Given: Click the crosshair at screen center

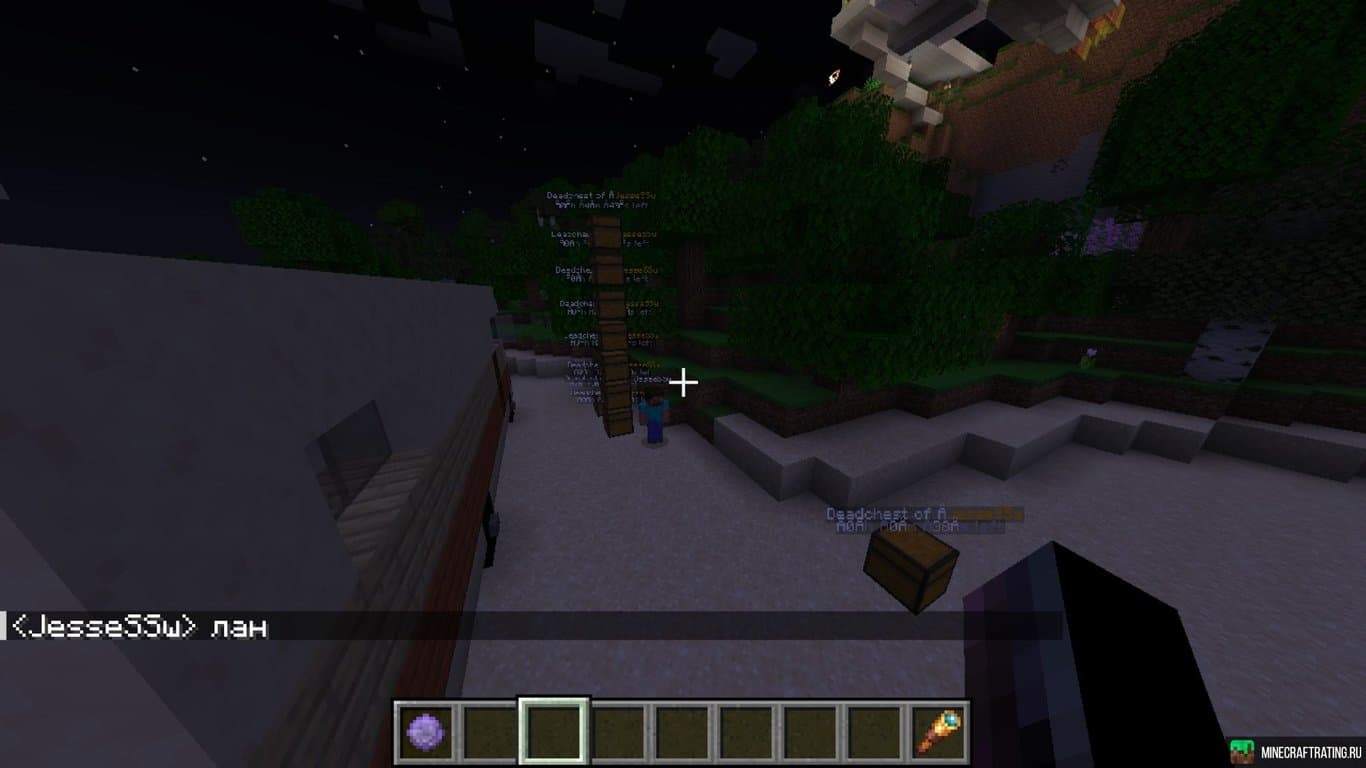Looking at the screenshot, I should (x=684, y=380).
